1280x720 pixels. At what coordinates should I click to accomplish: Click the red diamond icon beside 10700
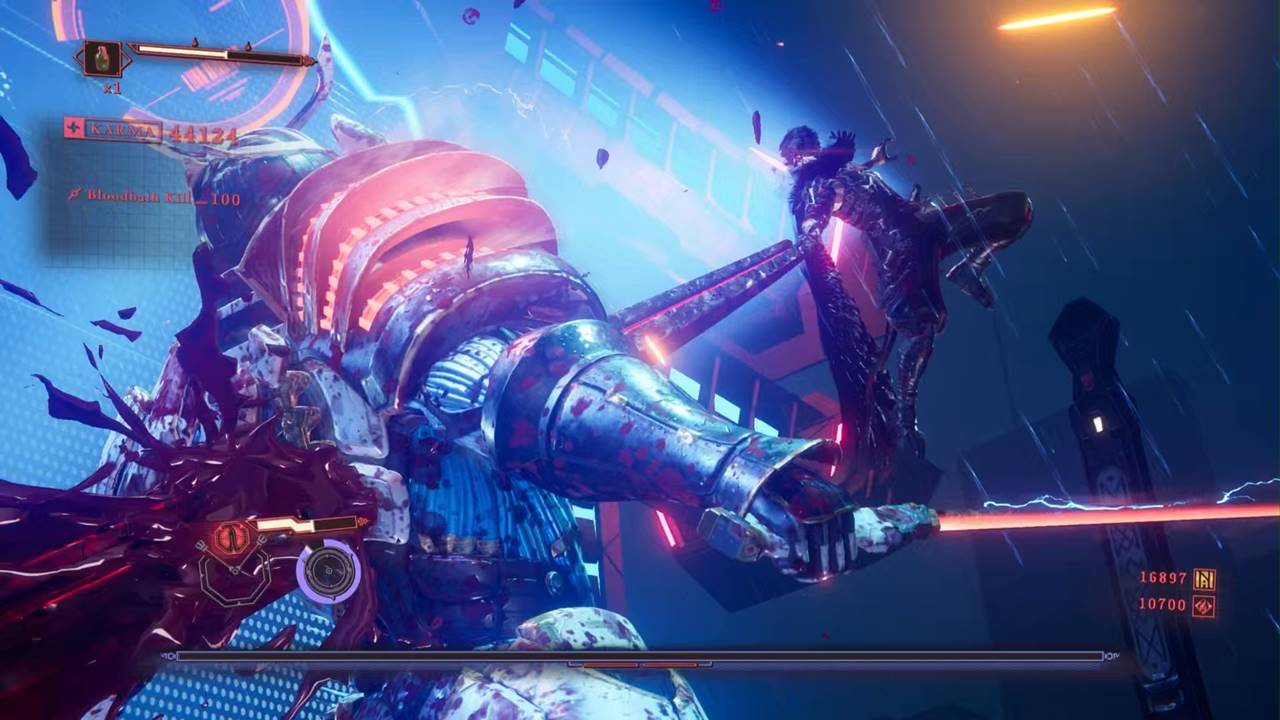click(1204, 605)
